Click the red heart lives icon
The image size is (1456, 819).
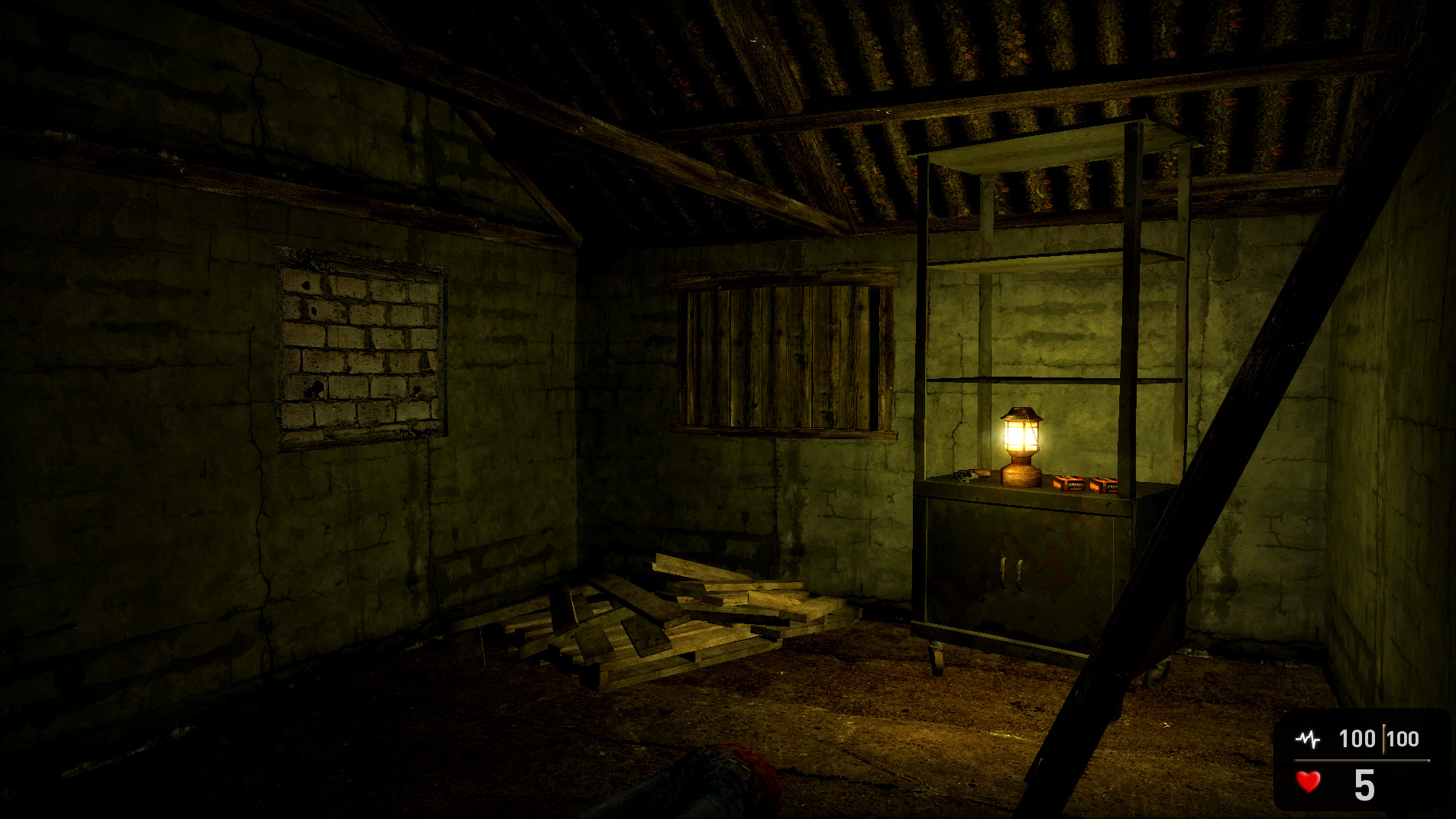(x=1309, y=782)
